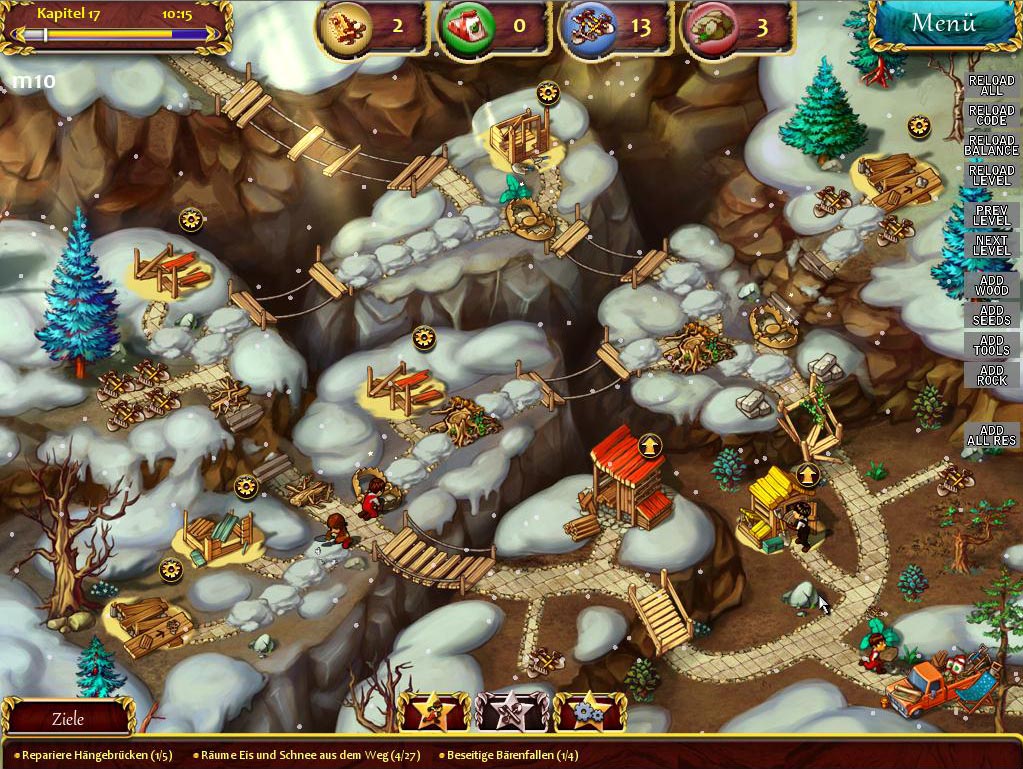Screen dimensions: 1023x769
Task: Open the Menü button
Action: tap(943, 24)
